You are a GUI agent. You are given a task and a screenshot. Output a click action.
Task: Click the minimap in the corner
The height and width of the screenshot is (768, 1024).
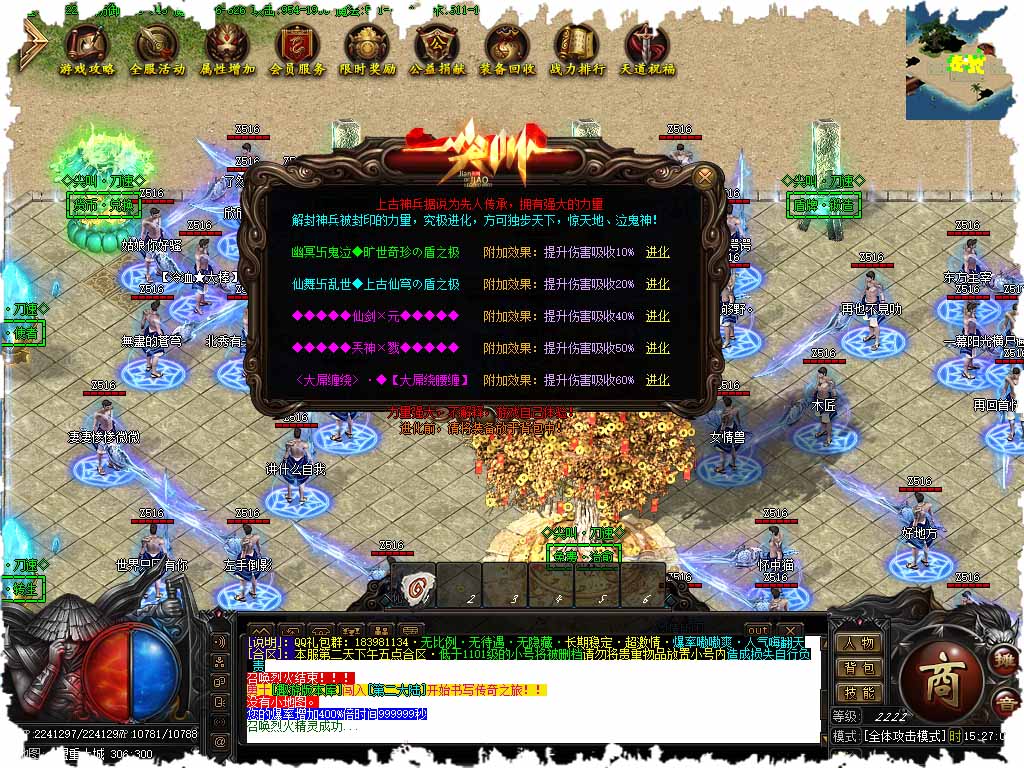click(964, 60)
